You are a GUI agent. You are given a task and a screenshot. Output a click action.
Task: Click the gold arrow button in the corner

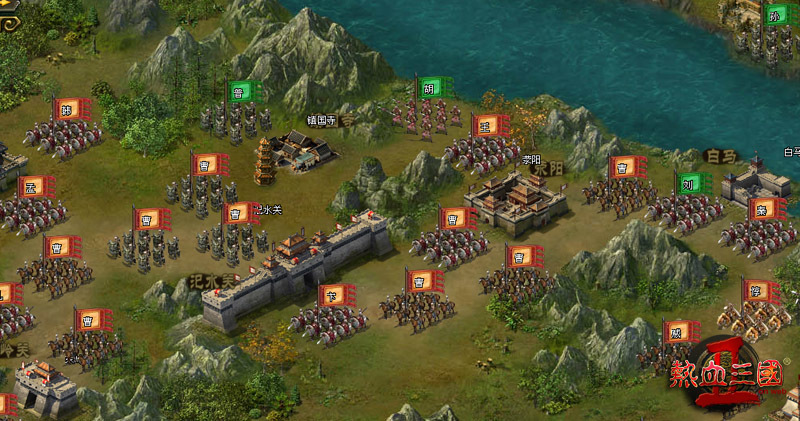9,22
